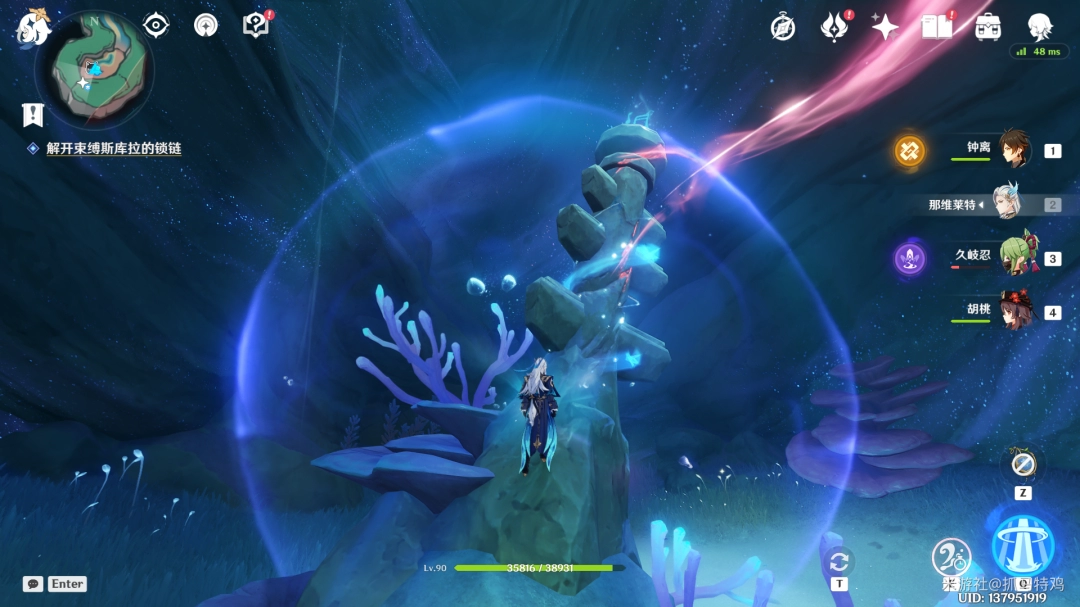Click the circular minimap
This screenshot has width=1080, height=607.
tap(94, 71)
